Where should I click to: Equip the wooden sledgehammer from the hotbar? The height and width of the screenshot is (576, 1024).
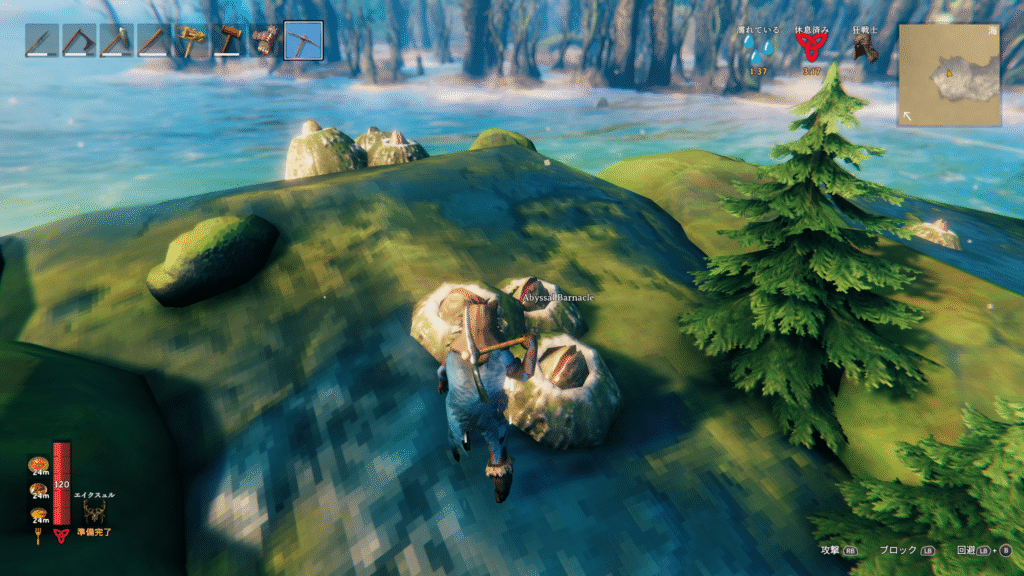[x=229, y=41]
